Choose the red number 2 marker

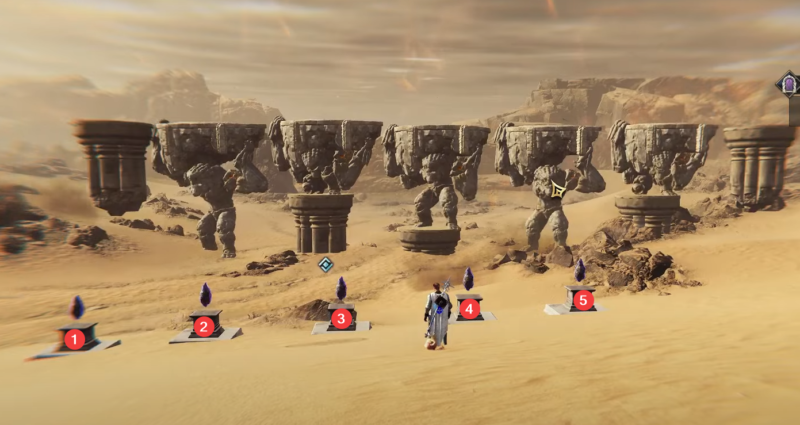click(204, 325)
